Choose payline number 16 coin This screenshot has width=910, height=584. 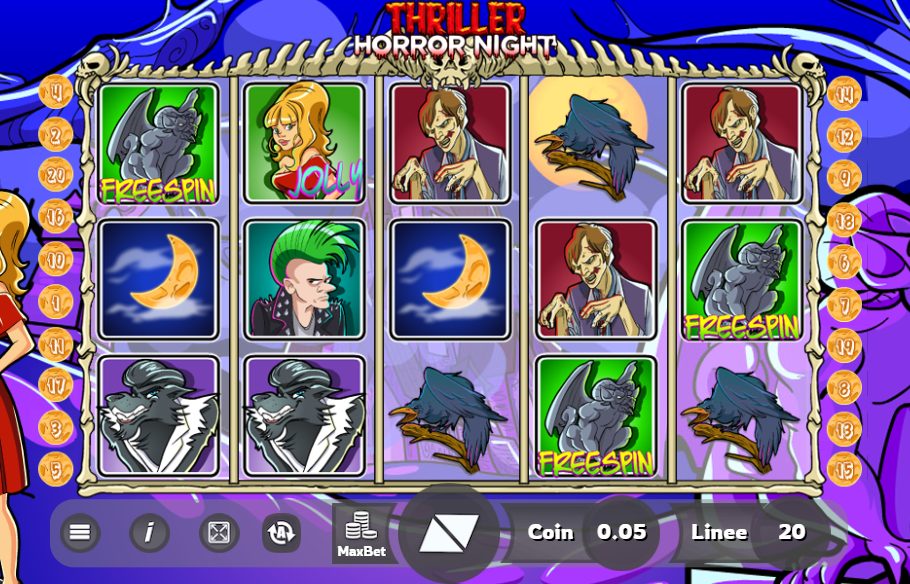coord(56,216)
